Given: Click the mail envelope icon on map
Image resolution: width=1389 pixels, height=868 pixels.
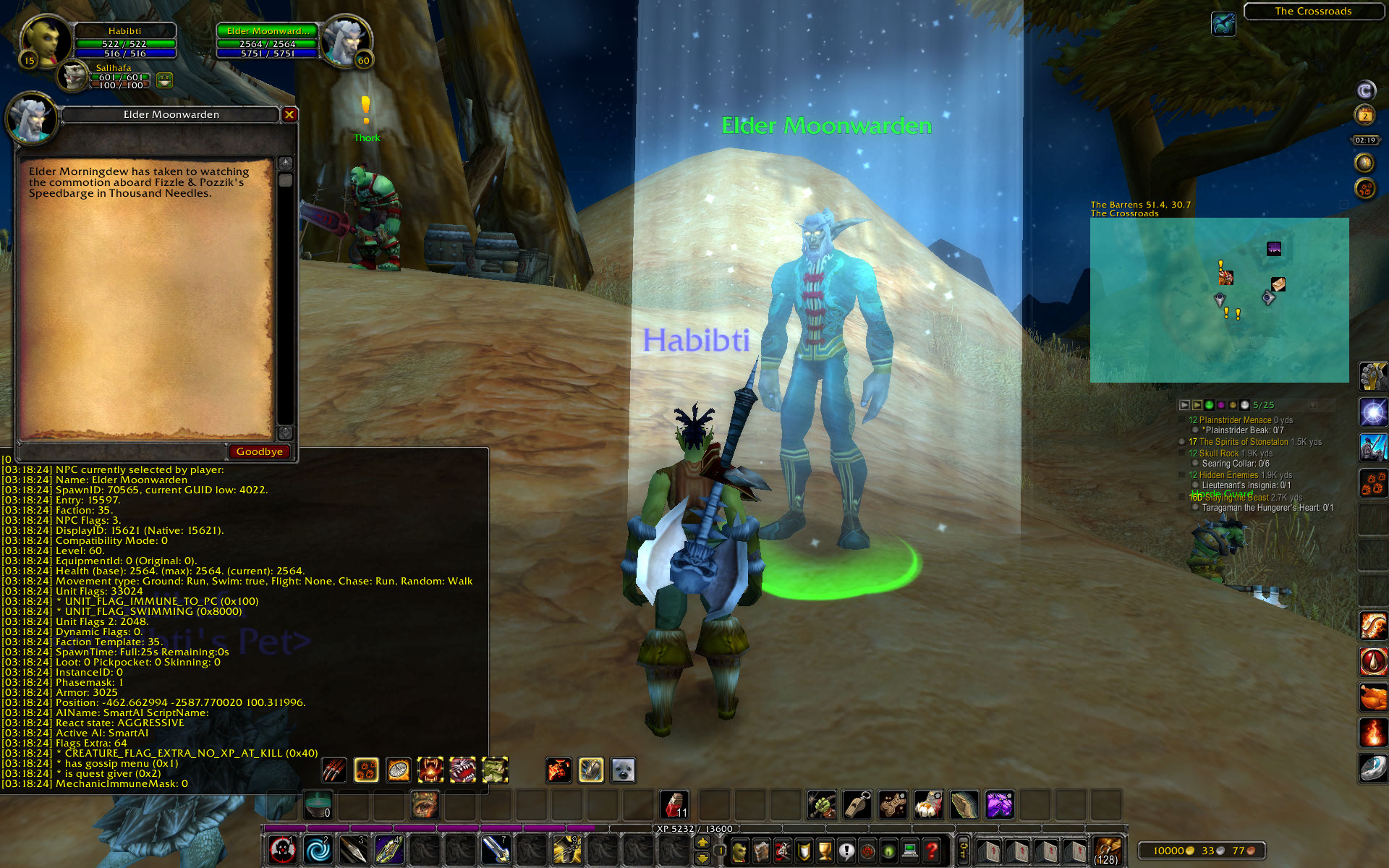Looking at the screenshot, I should pyautogui.click(x=1278, y=284).
